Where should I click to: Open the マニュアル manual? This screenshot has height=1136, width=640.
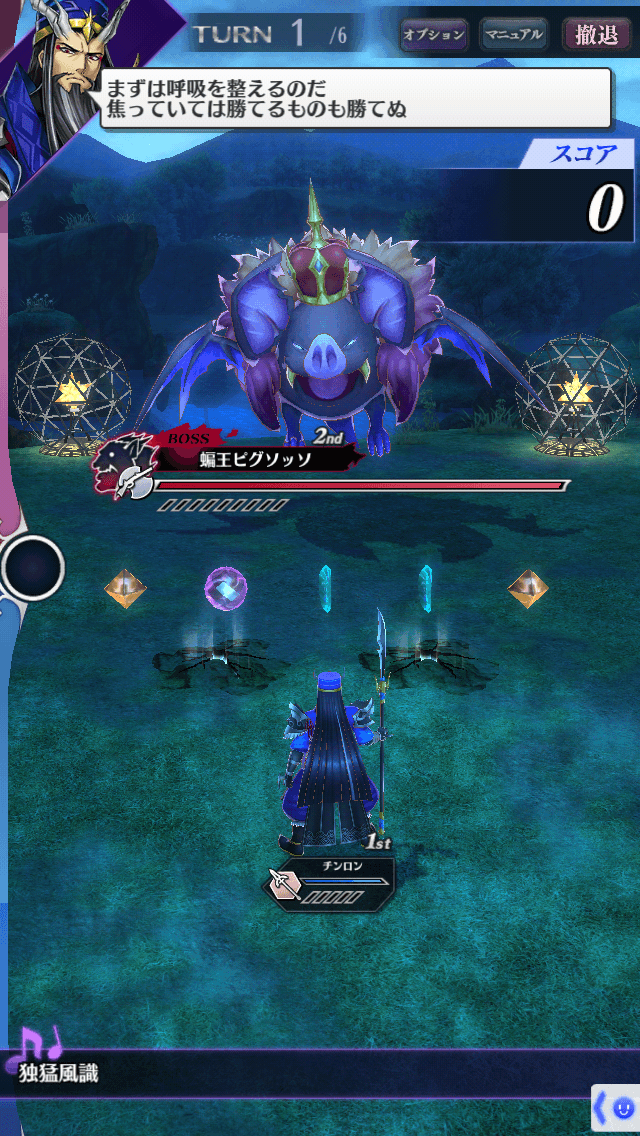point(514,34)
